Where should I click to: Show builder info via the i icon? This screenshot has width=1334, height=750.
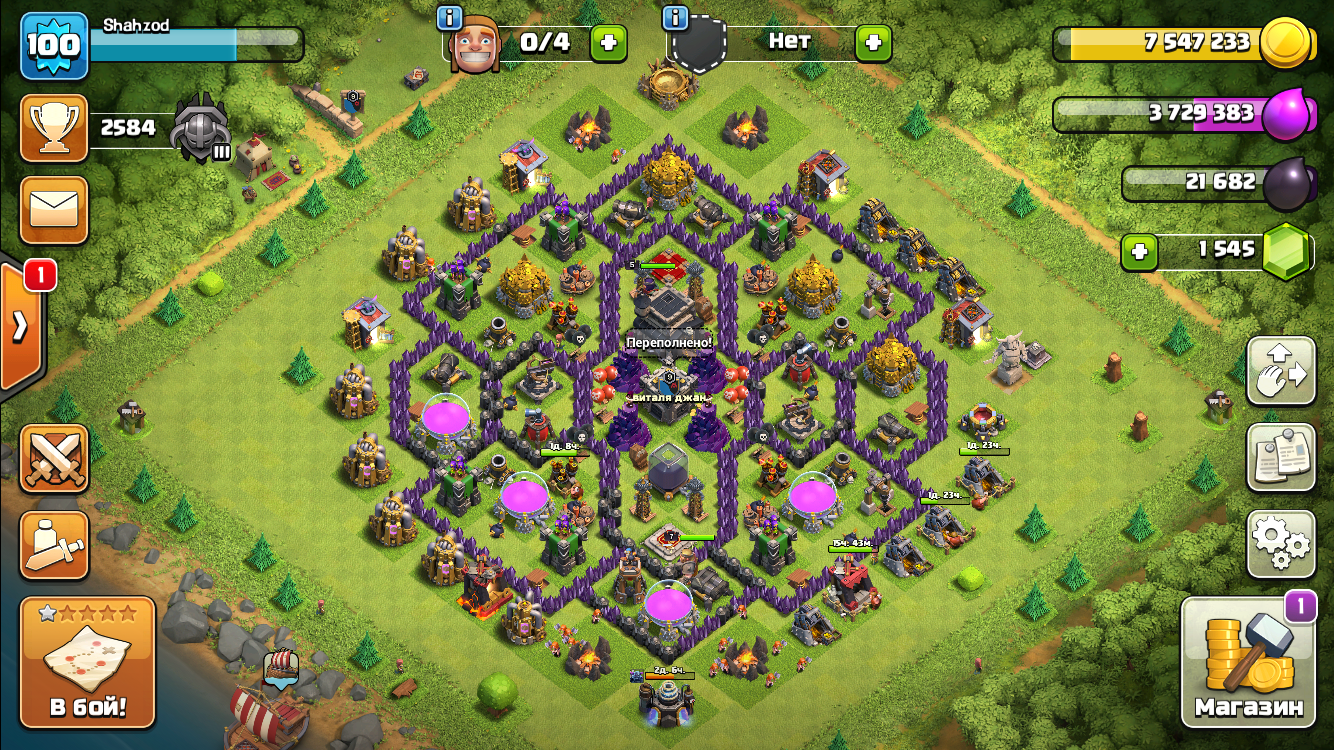tap(450, 17)
